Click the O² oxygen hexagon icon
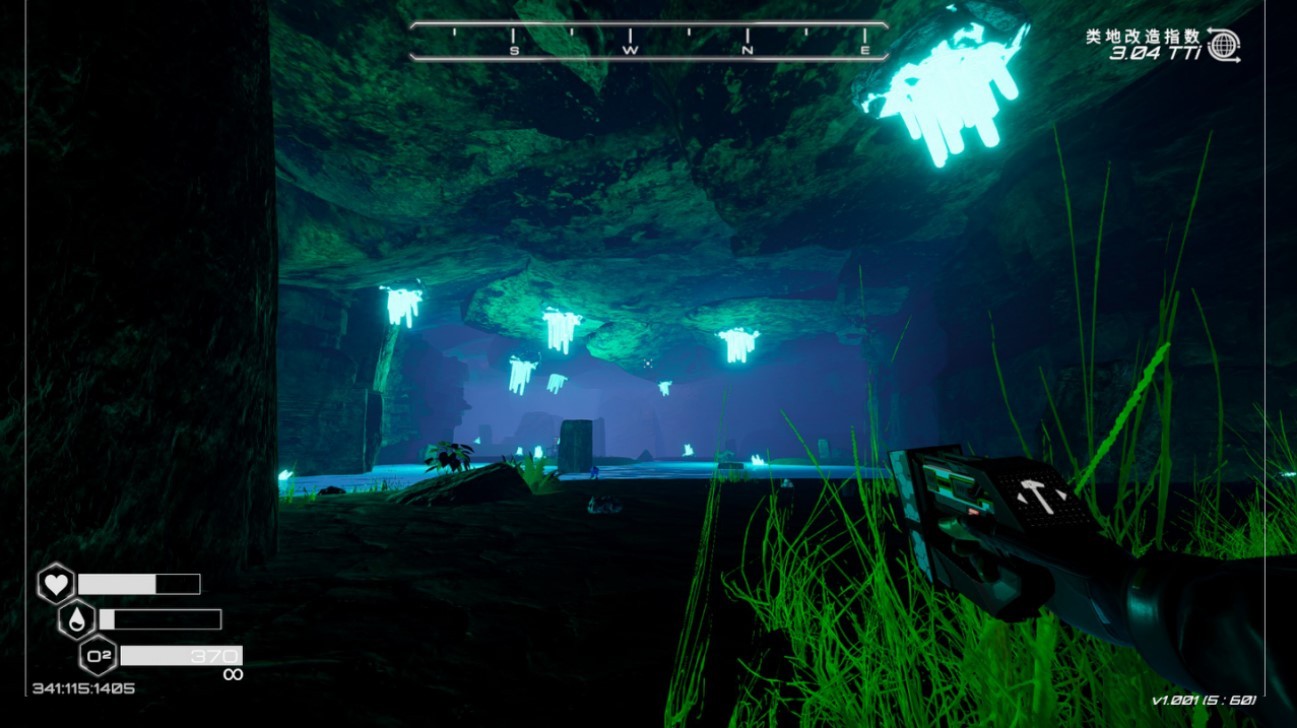This screenshot has width=1297, height=728. 98,656
